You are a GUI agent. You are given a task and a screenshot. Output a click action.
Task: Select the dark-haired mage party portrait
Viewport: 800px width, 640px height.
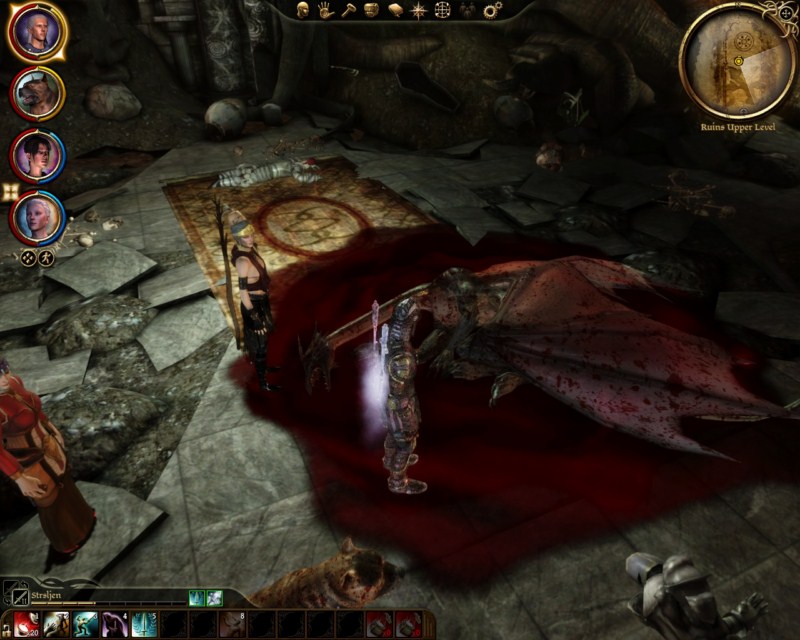point(37,154)
